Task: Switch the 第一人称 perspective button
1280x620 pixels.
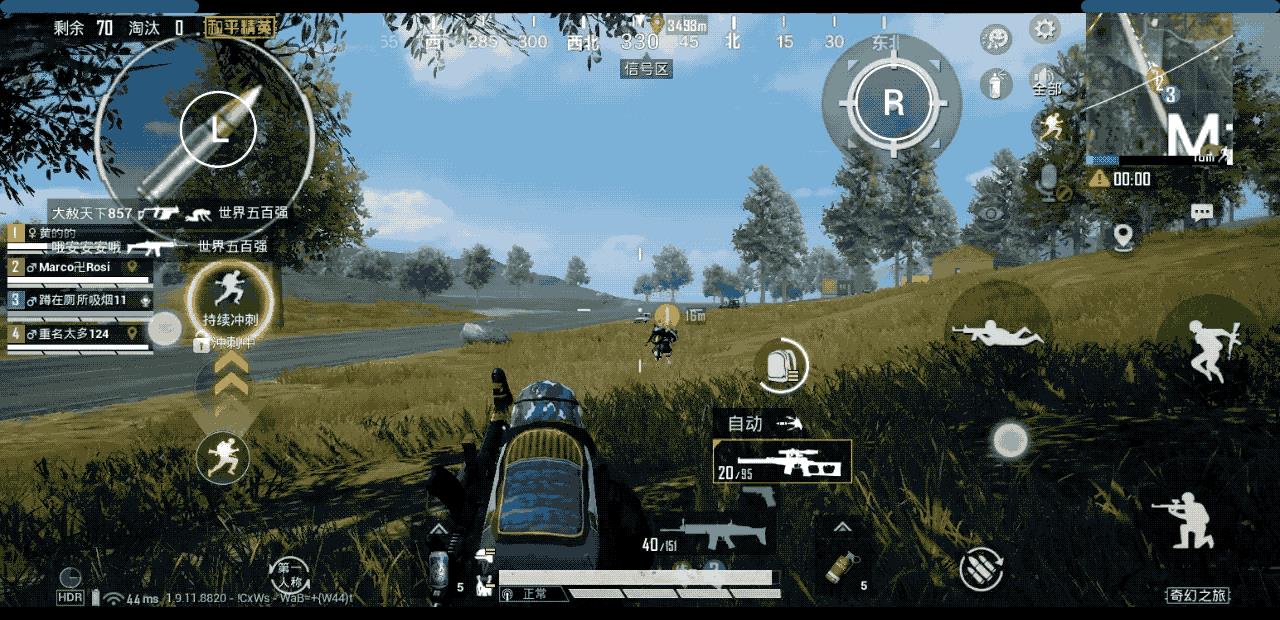Action: tap(290, 575)
